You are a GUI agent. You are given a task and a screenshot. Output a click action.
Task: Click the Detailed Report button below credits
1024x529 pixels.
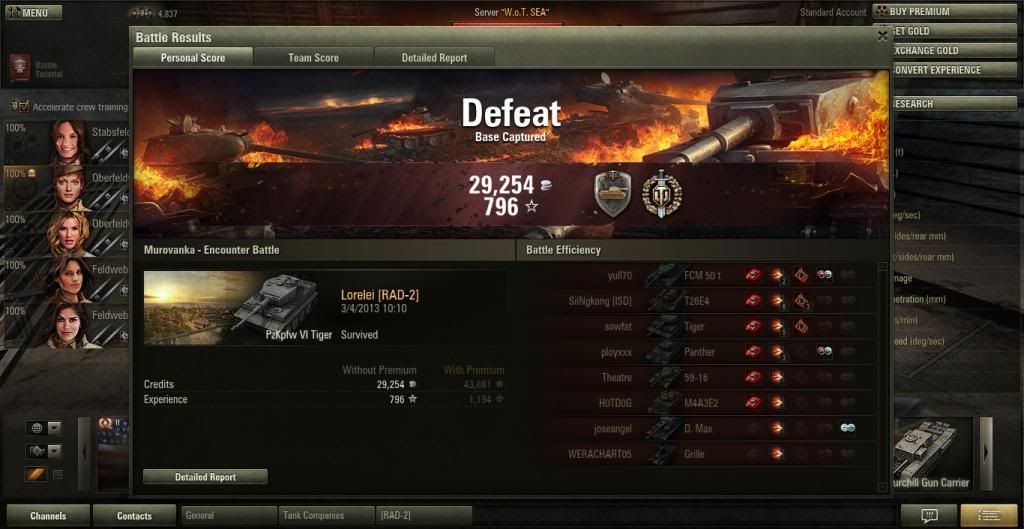(x=205, y=477)
